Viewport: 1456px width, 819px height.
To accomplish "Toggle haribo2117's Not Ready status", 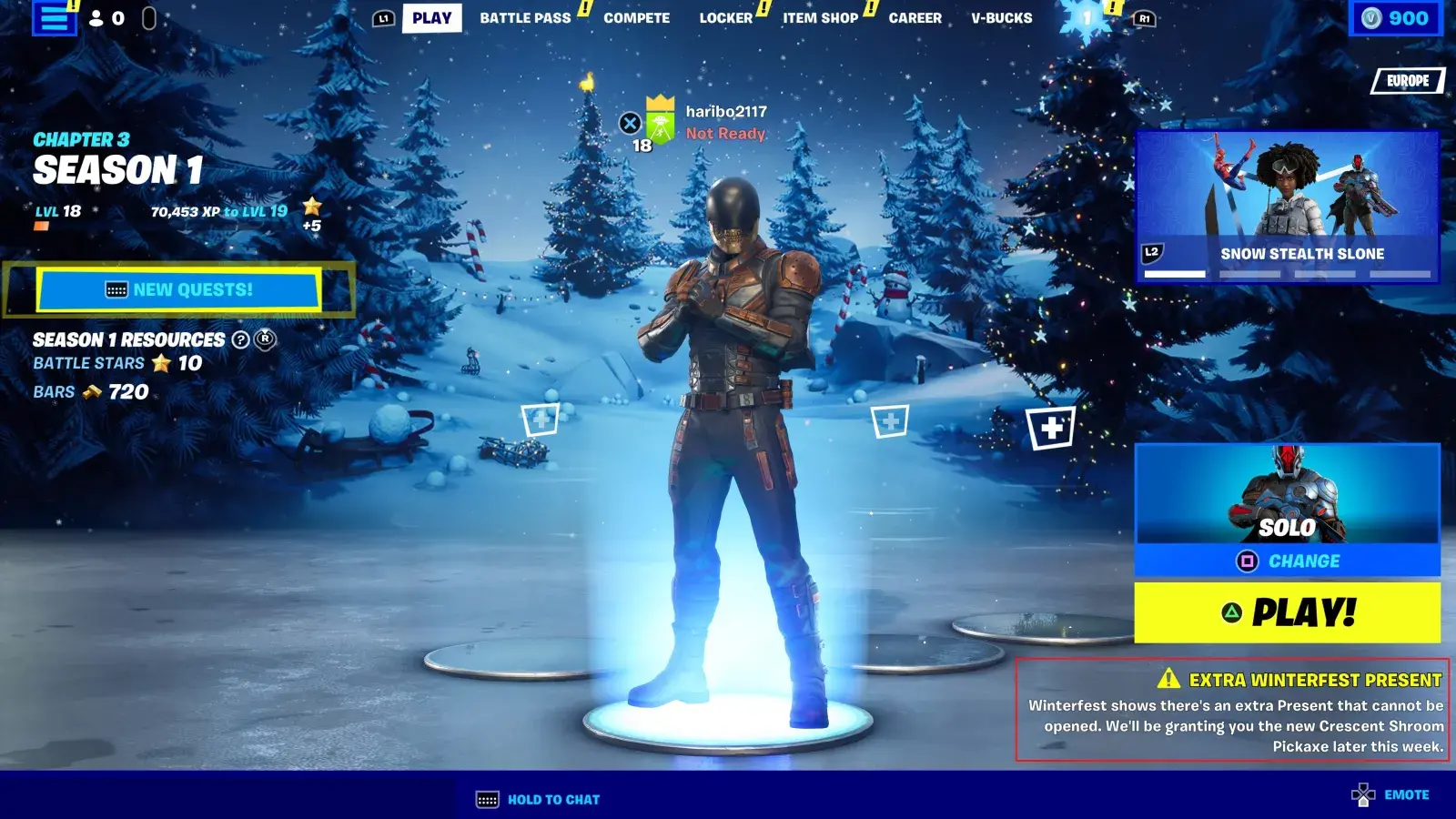I will [725, 134].
